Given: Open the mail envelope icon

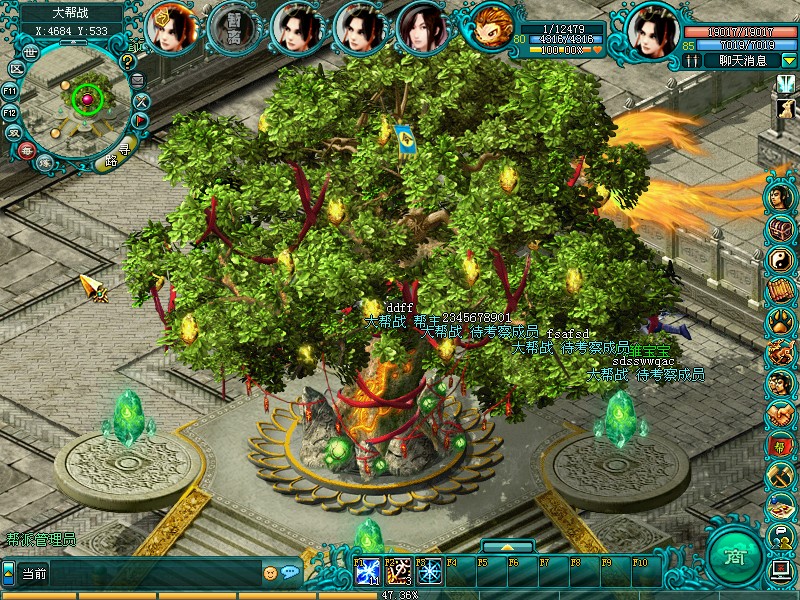Looking at the screenshot, I should click(x=138, y=80).
